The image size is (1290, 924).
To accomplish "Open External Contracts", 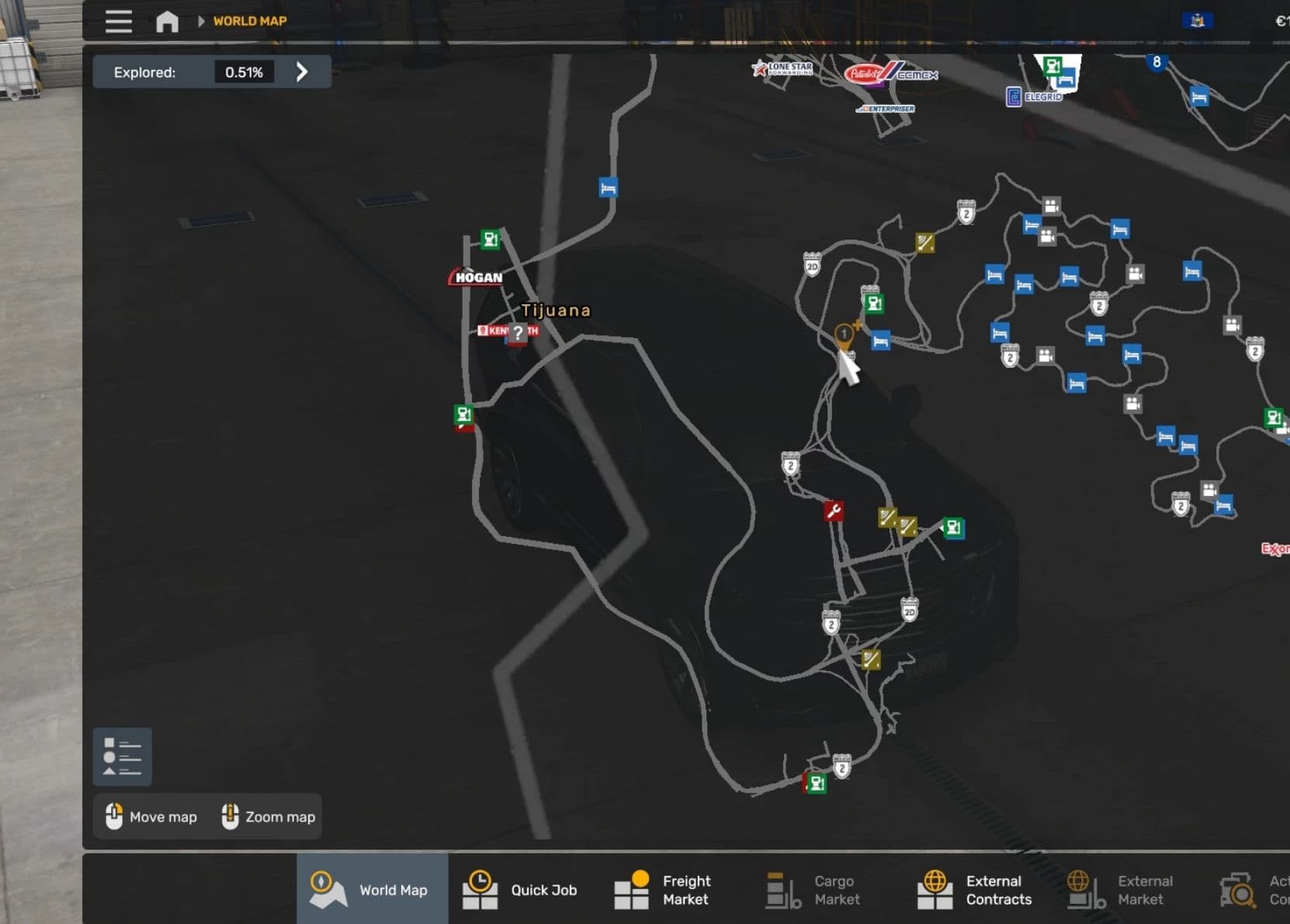I will pos(976,889).
